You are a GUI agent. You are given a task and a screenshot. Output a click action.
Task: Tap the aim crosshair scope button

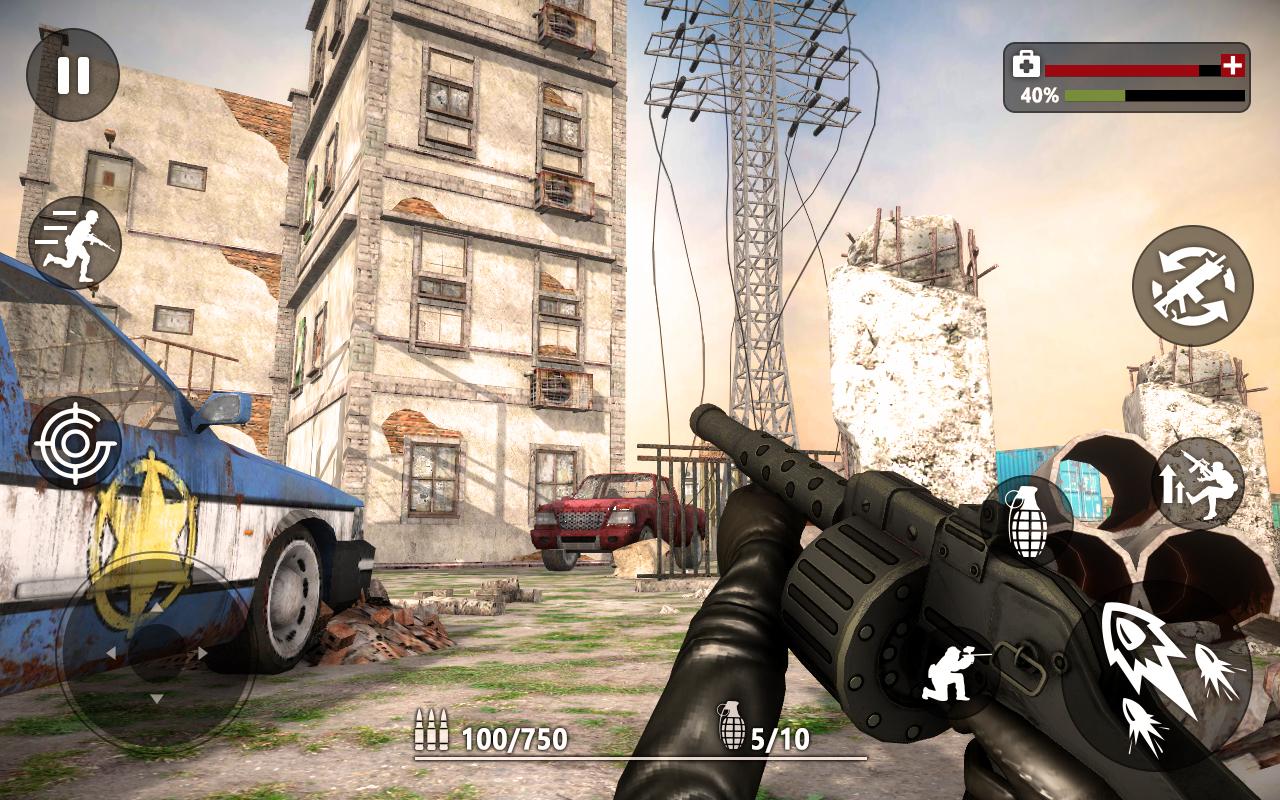pos(75,442)
